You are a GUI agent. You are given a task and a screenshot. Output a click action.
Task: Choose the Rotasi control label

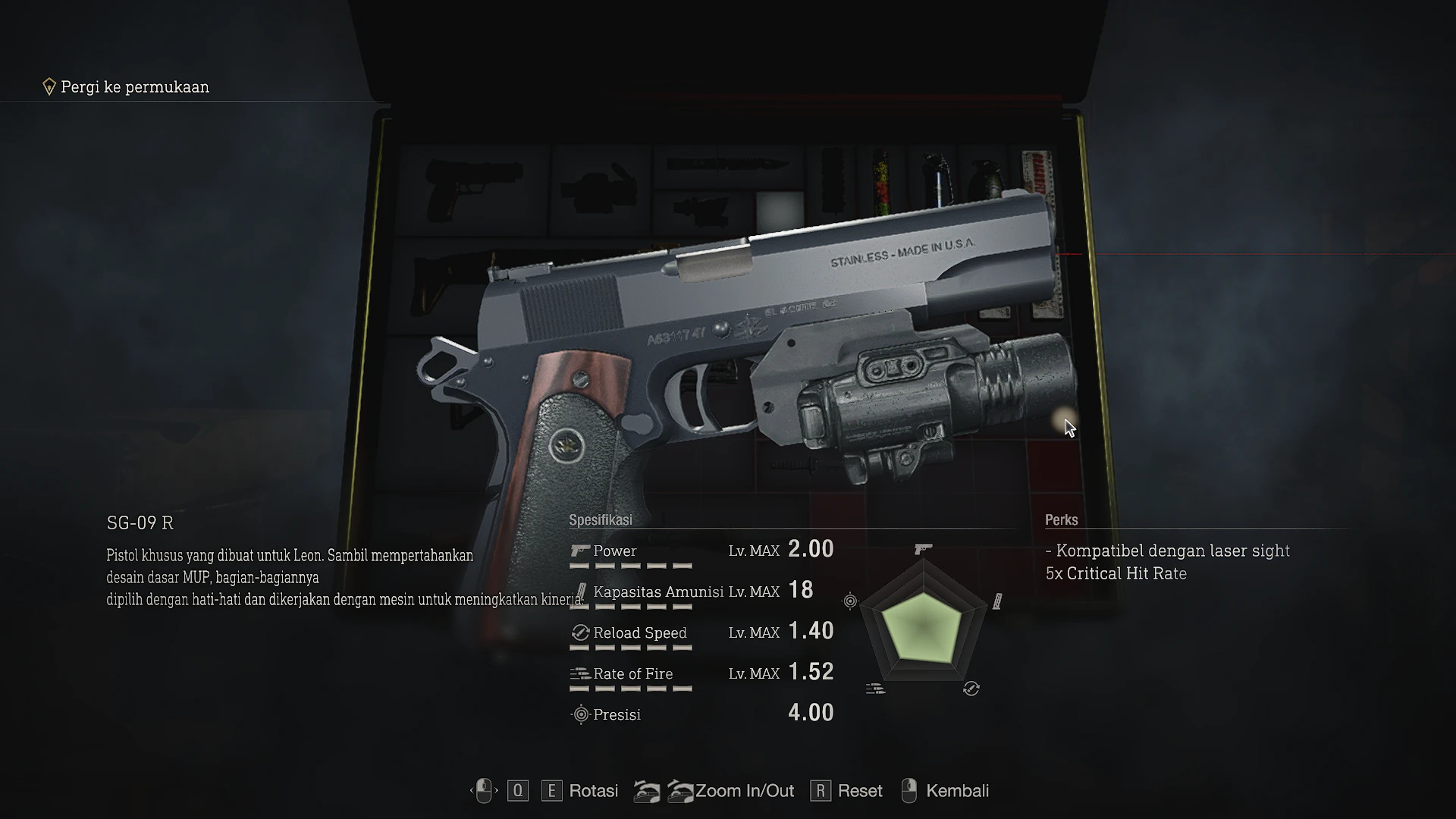point(593,791)
